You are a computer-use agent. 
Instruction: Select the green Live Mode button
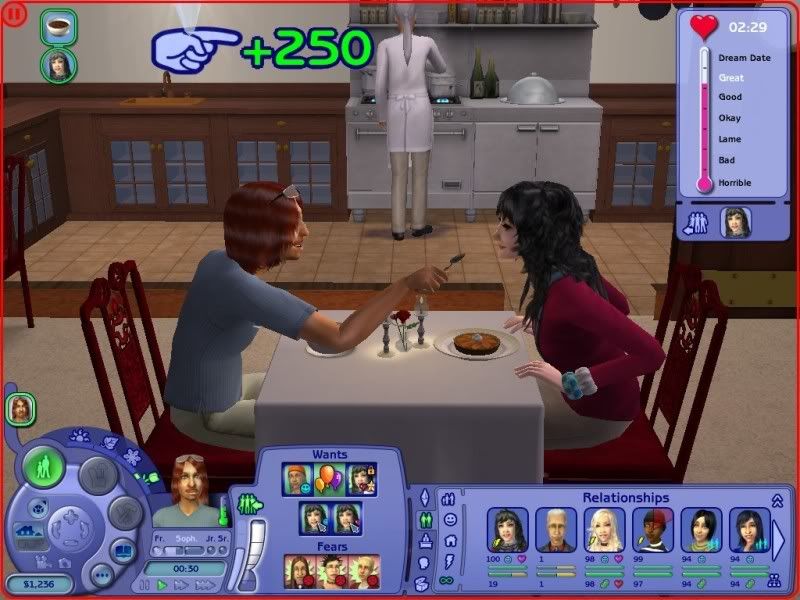click(x=43, y=467)
